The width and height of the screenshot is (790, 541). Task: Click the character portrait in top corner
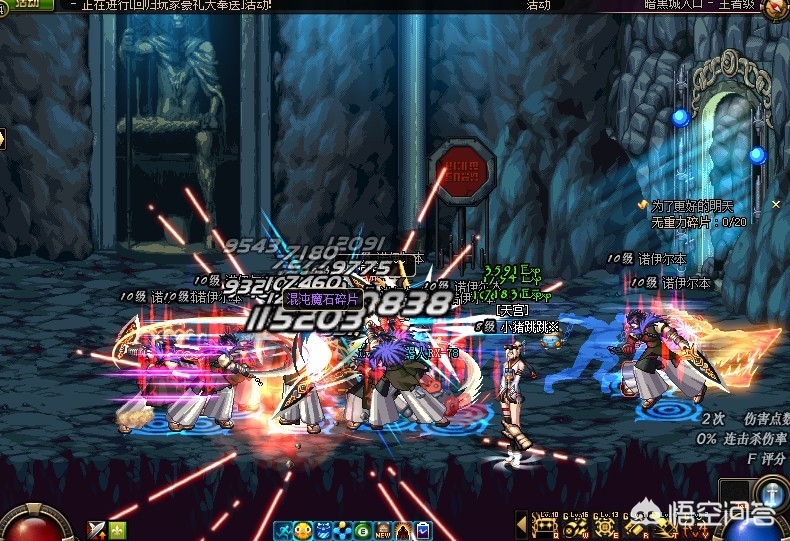coord(775,8)
